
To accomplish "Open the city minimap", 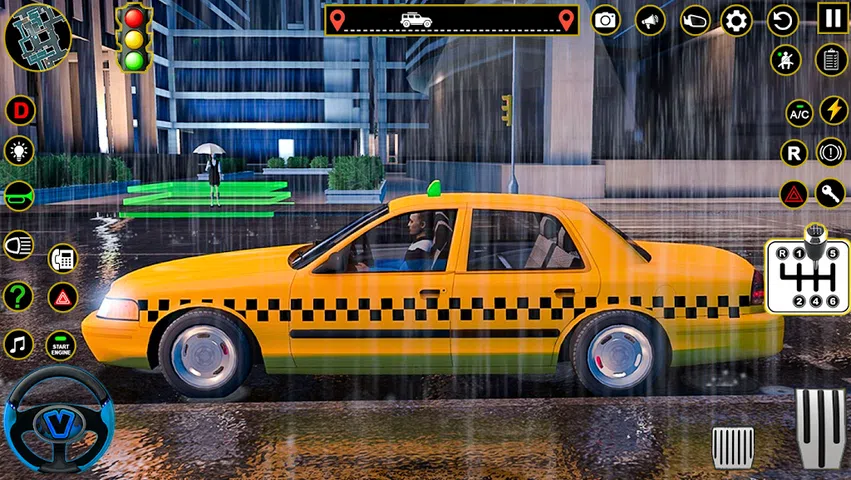I will click(37, 37).
